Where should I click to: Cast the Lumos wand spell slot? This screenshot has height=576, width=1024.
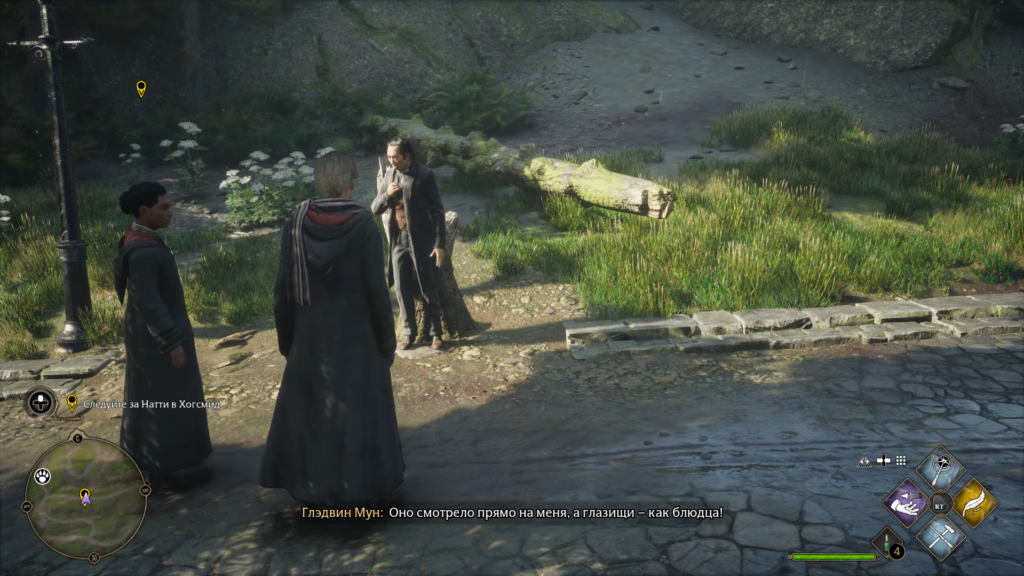pyautogui.click(x=940, y=468)
